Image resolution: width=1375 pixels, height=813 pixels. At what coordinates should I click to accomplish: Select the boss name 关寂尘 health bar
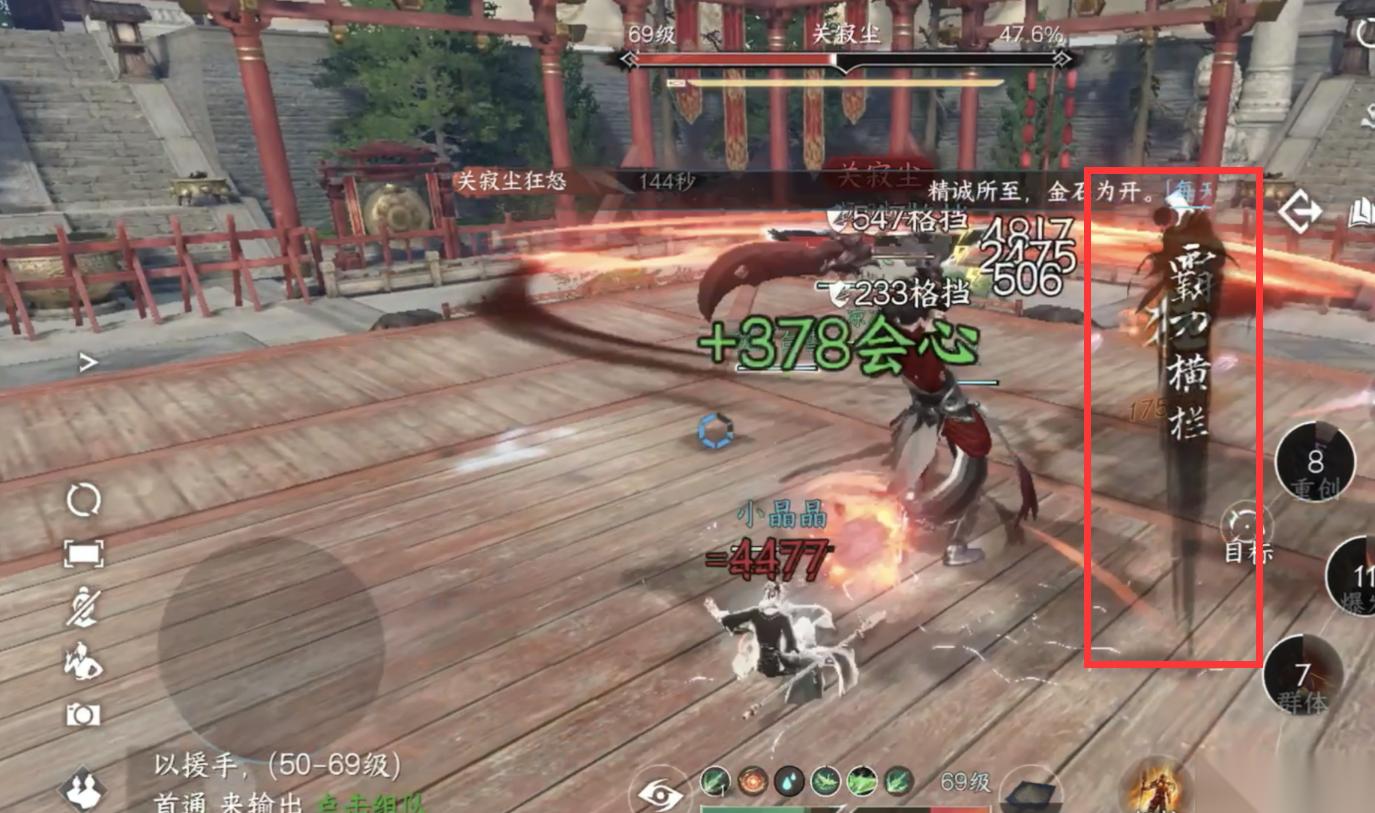click(x=846, y=59)
